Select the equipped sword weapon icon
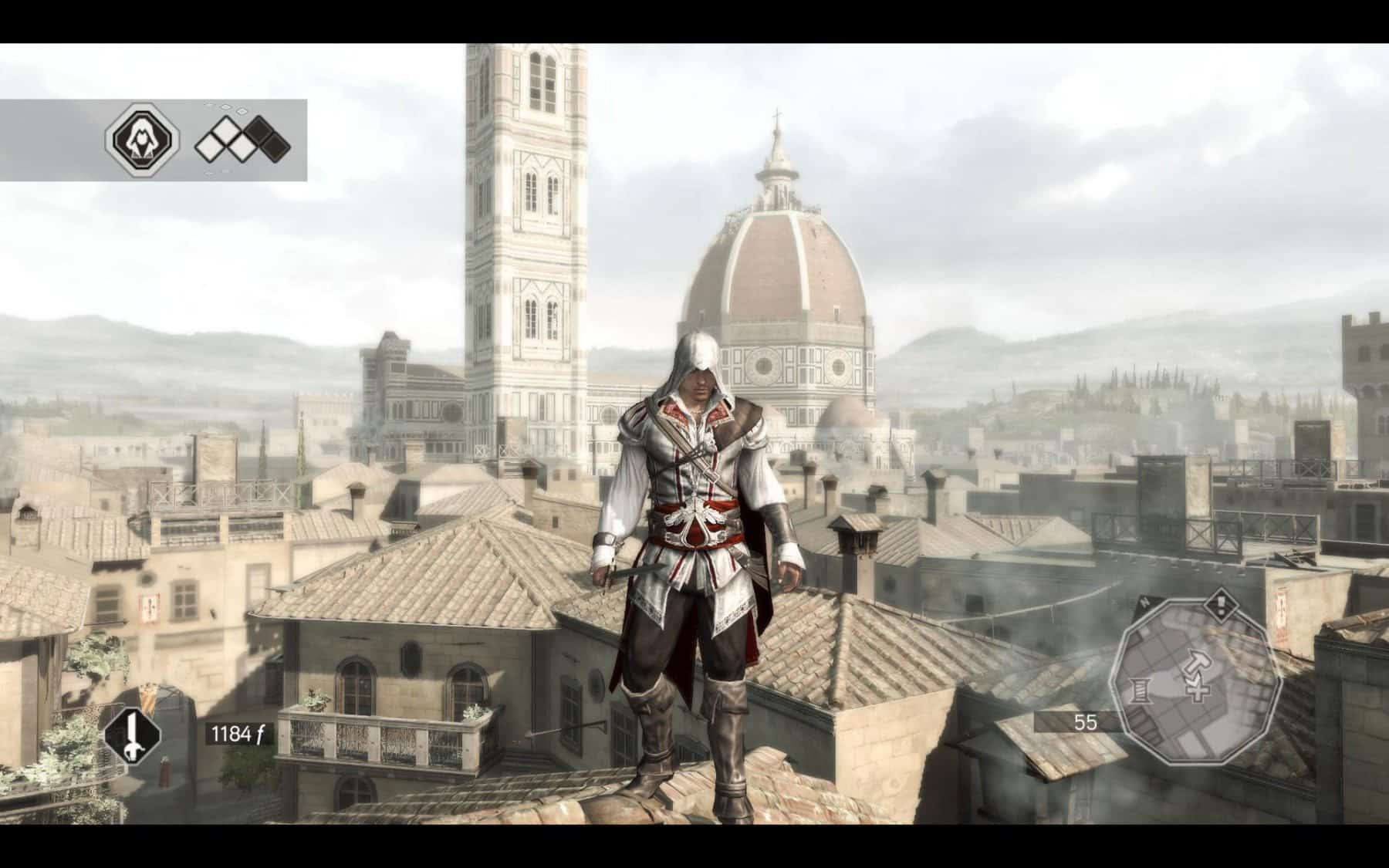 coord(133,732)
